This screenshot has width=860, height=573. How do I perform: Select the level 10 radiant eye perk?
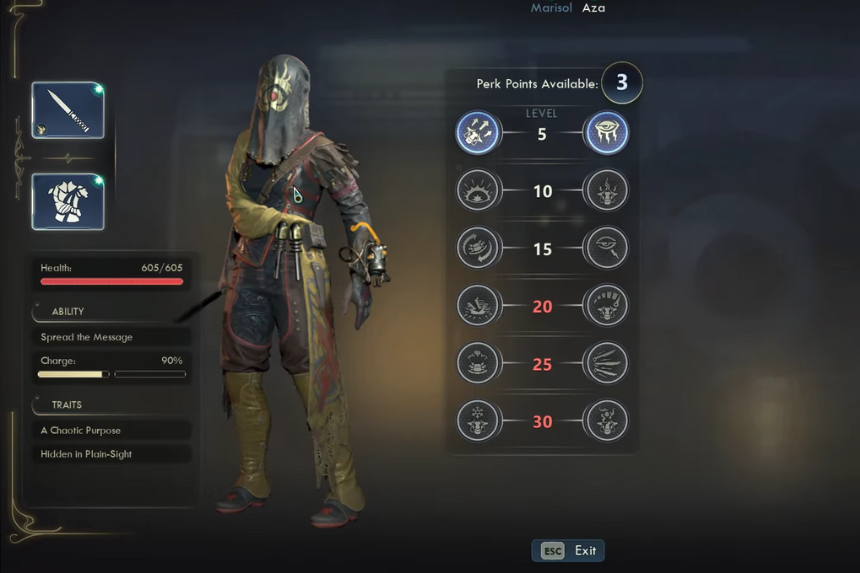[x=478, y=190]
